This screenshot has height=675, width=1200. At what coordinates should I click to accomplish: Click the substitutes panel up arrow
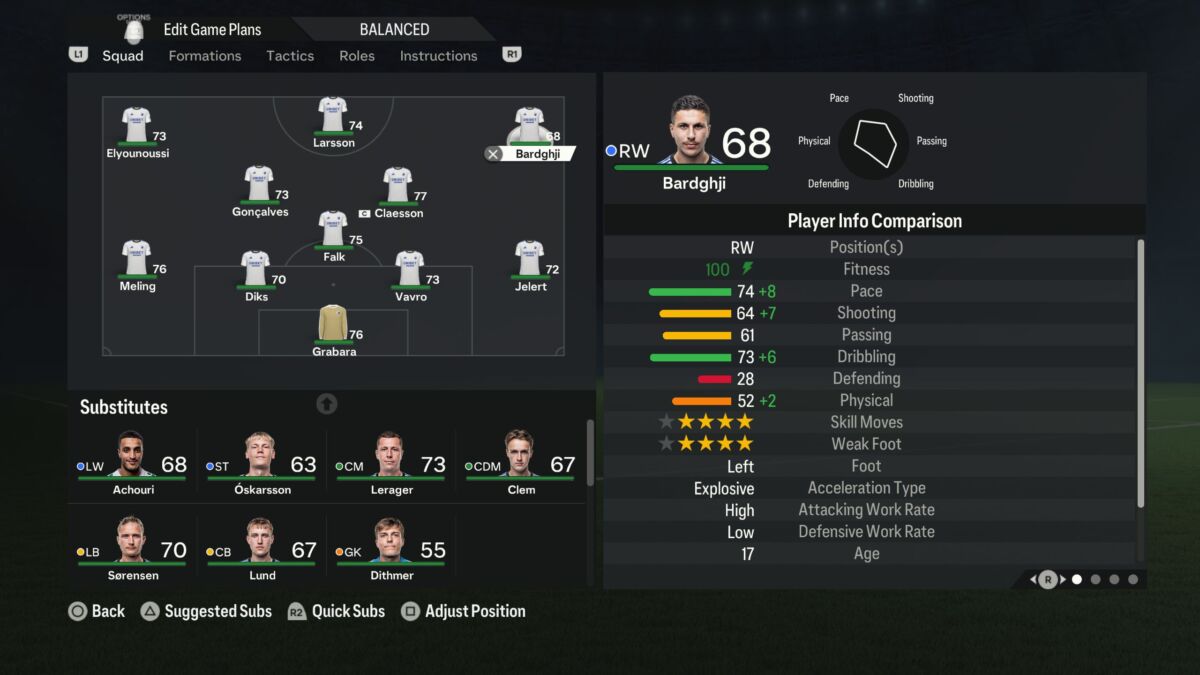click(x=327, y=404)
